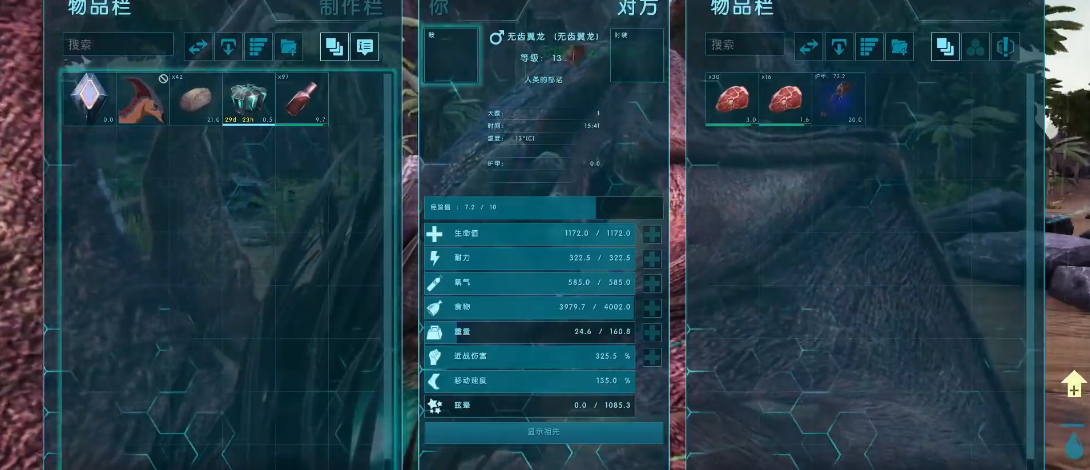
Task: Click the three-hexagon button in right inventory
Action: coord(974,46)
